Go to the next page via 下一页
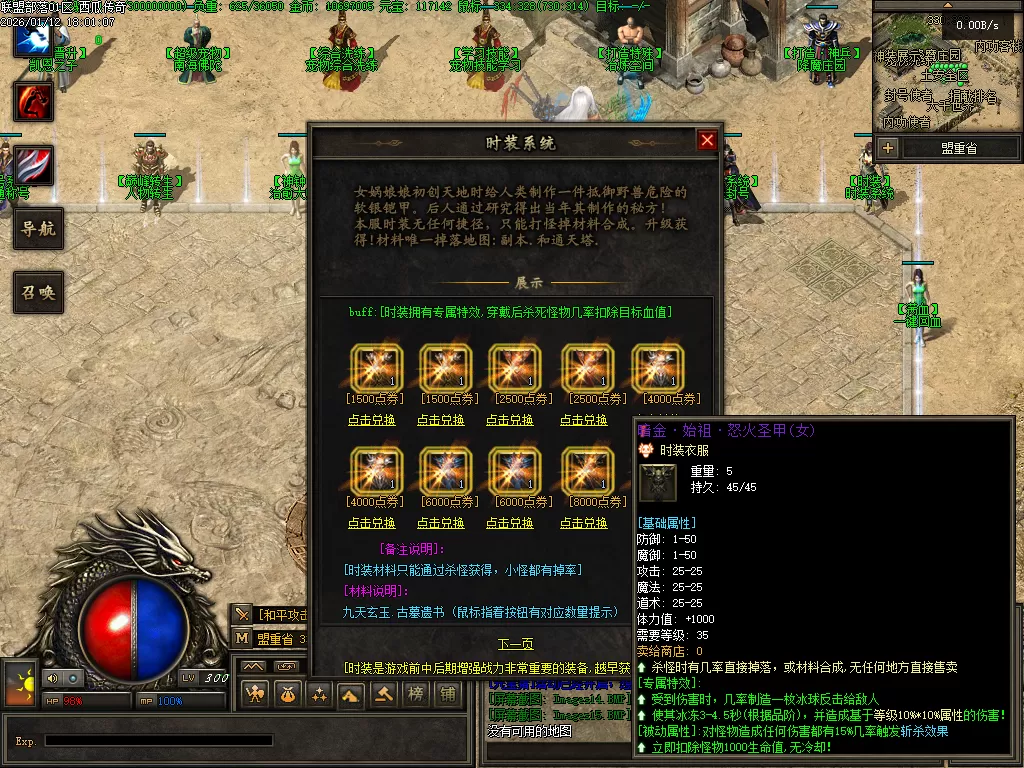Image resolution: width=1024 pixels, height=768 pixels. [x=516, y=644]
